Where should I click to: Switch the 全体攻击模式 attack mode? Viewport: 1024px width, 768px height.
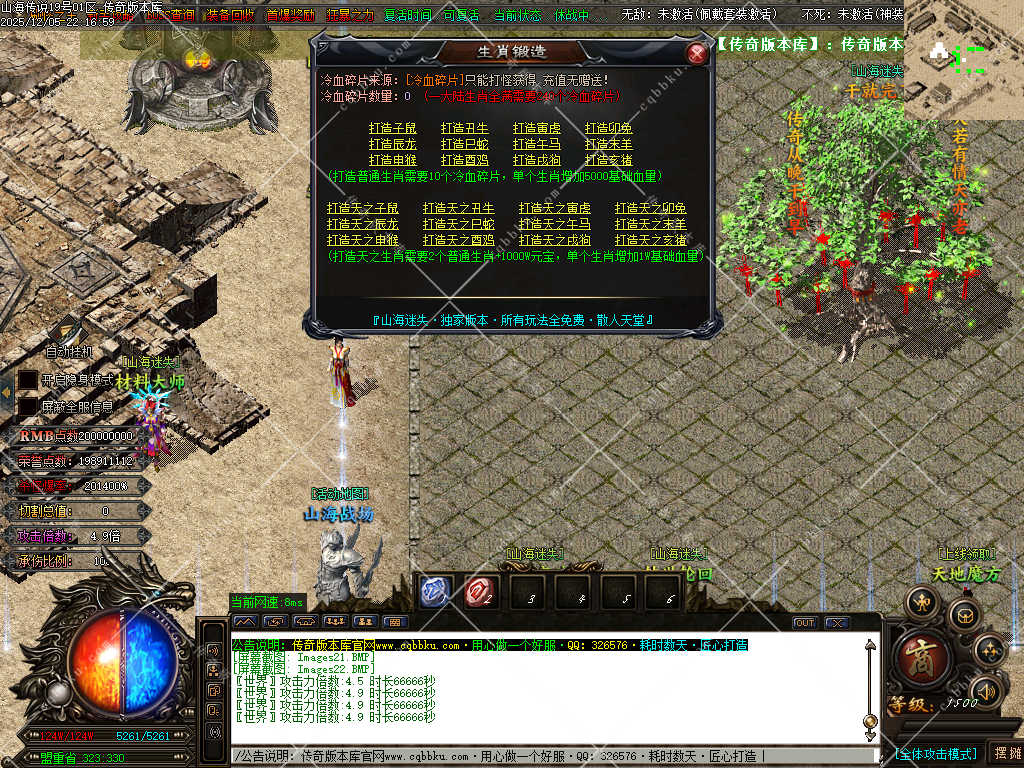tap(935, 754)
